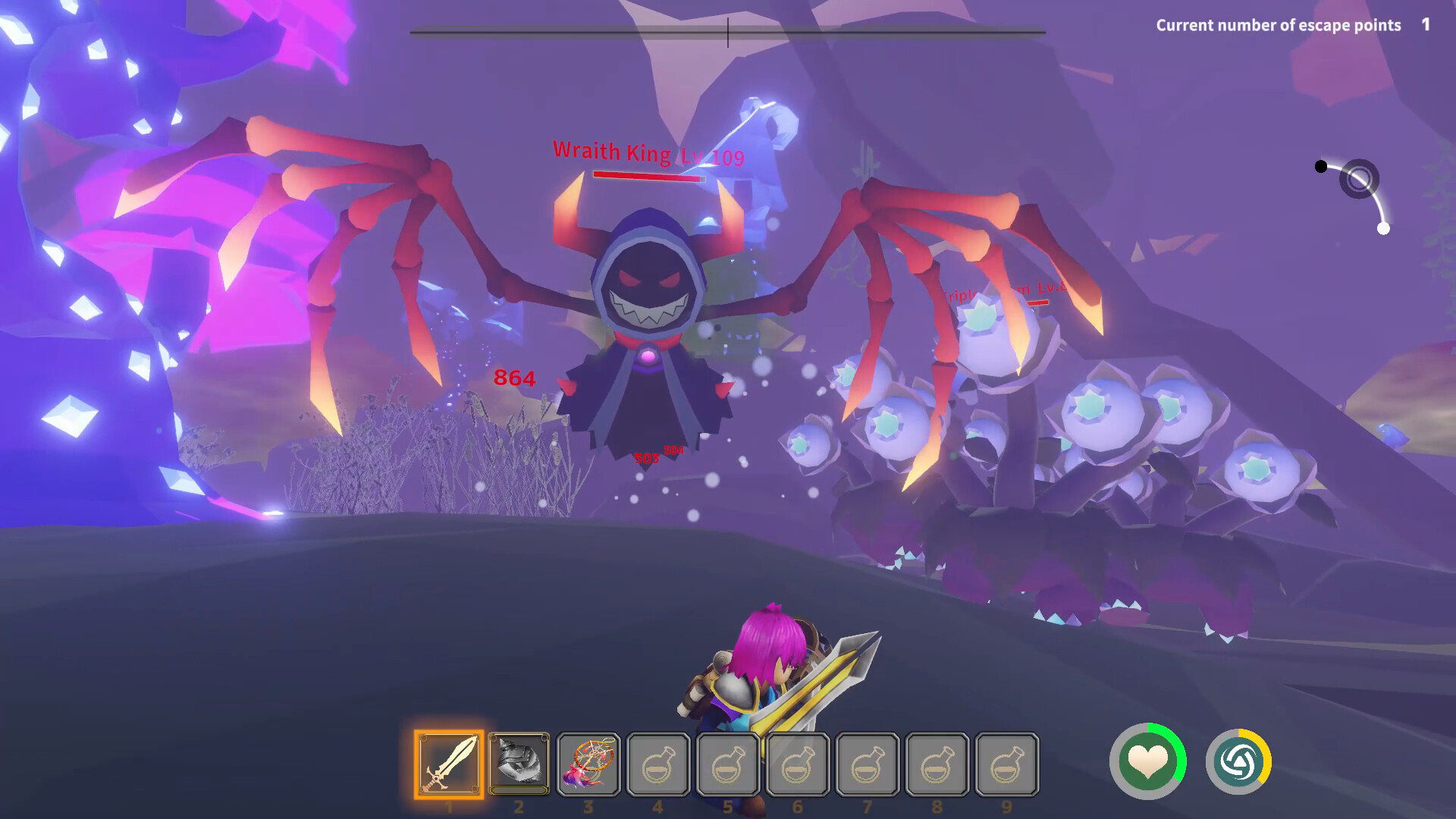Viewport: 1456px width, 819px height.
Task: Select the armor item in hotbar slot 2
Action: (519, 762)
